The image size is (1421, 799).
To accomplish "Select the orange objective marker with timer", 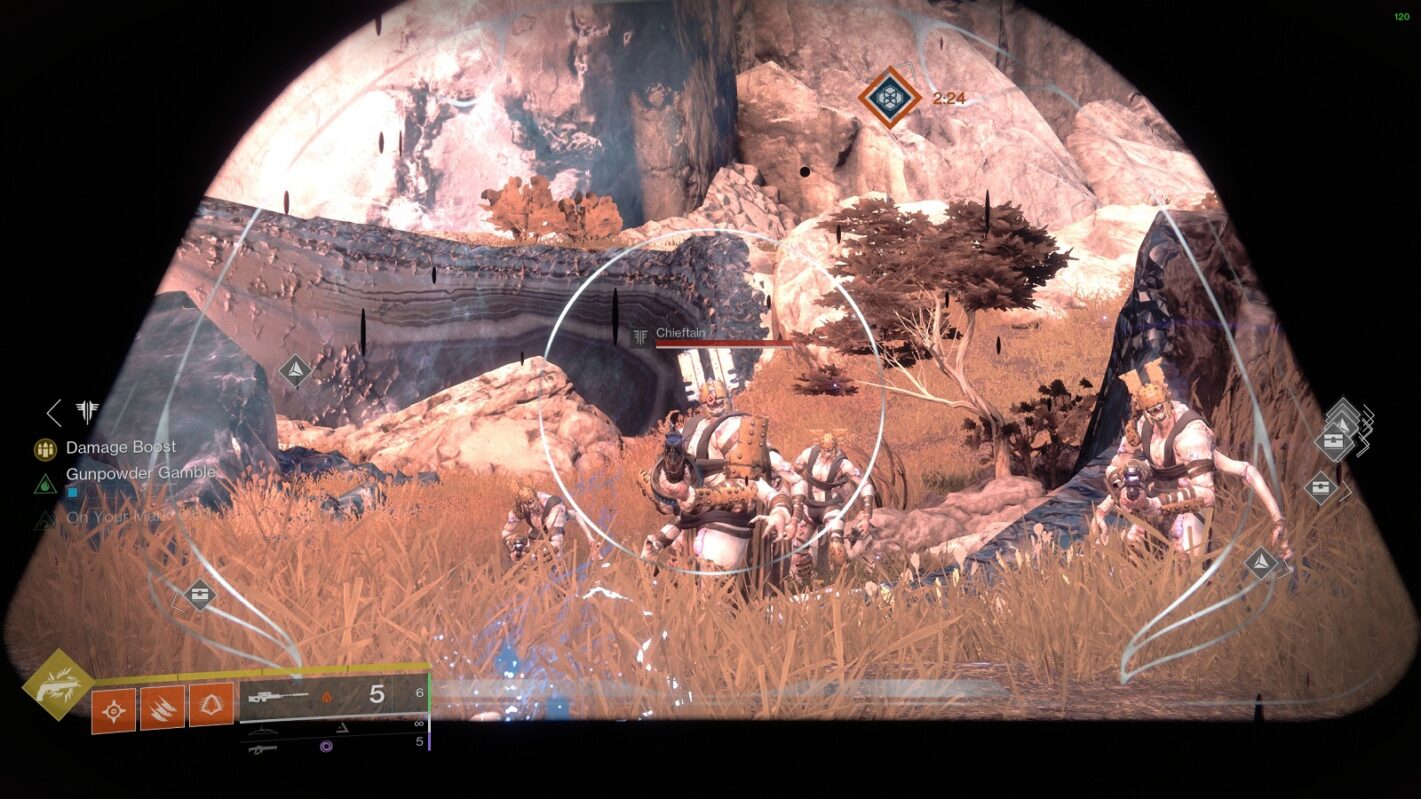I will click(889, 97).
